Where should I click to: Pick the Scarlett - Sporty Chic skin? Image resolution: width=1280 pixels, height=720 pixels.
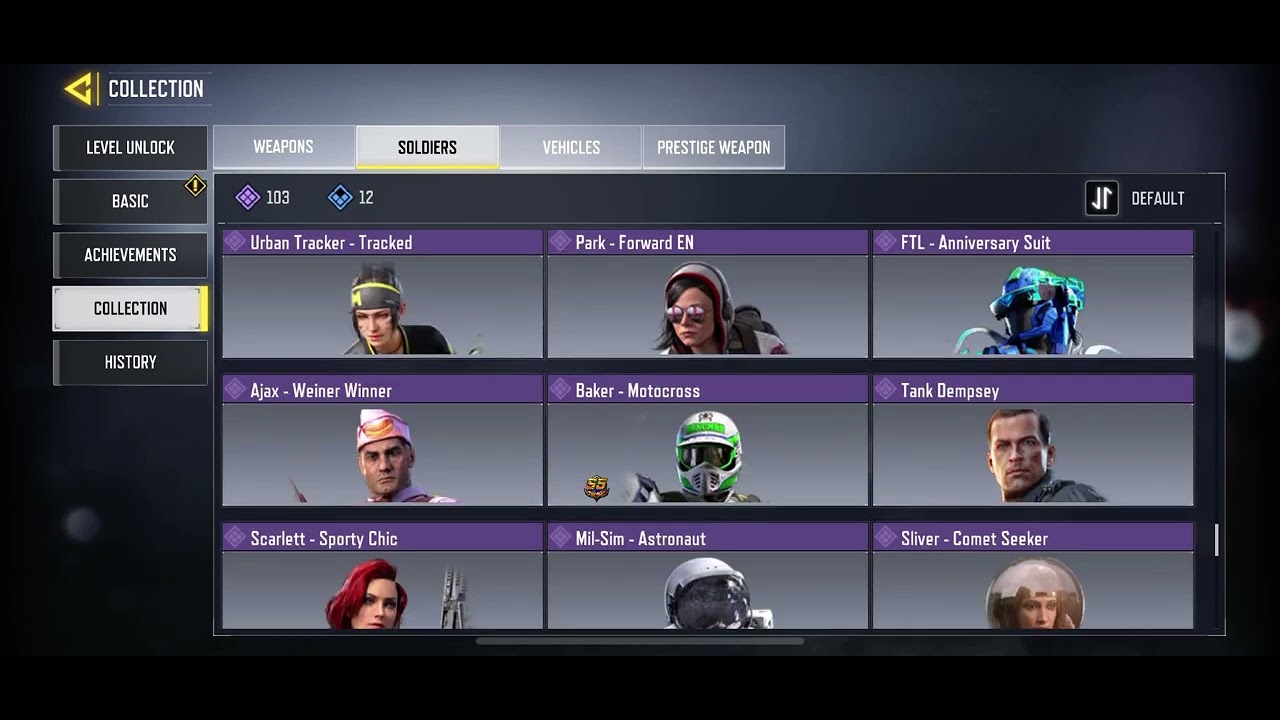pos(382,578)
